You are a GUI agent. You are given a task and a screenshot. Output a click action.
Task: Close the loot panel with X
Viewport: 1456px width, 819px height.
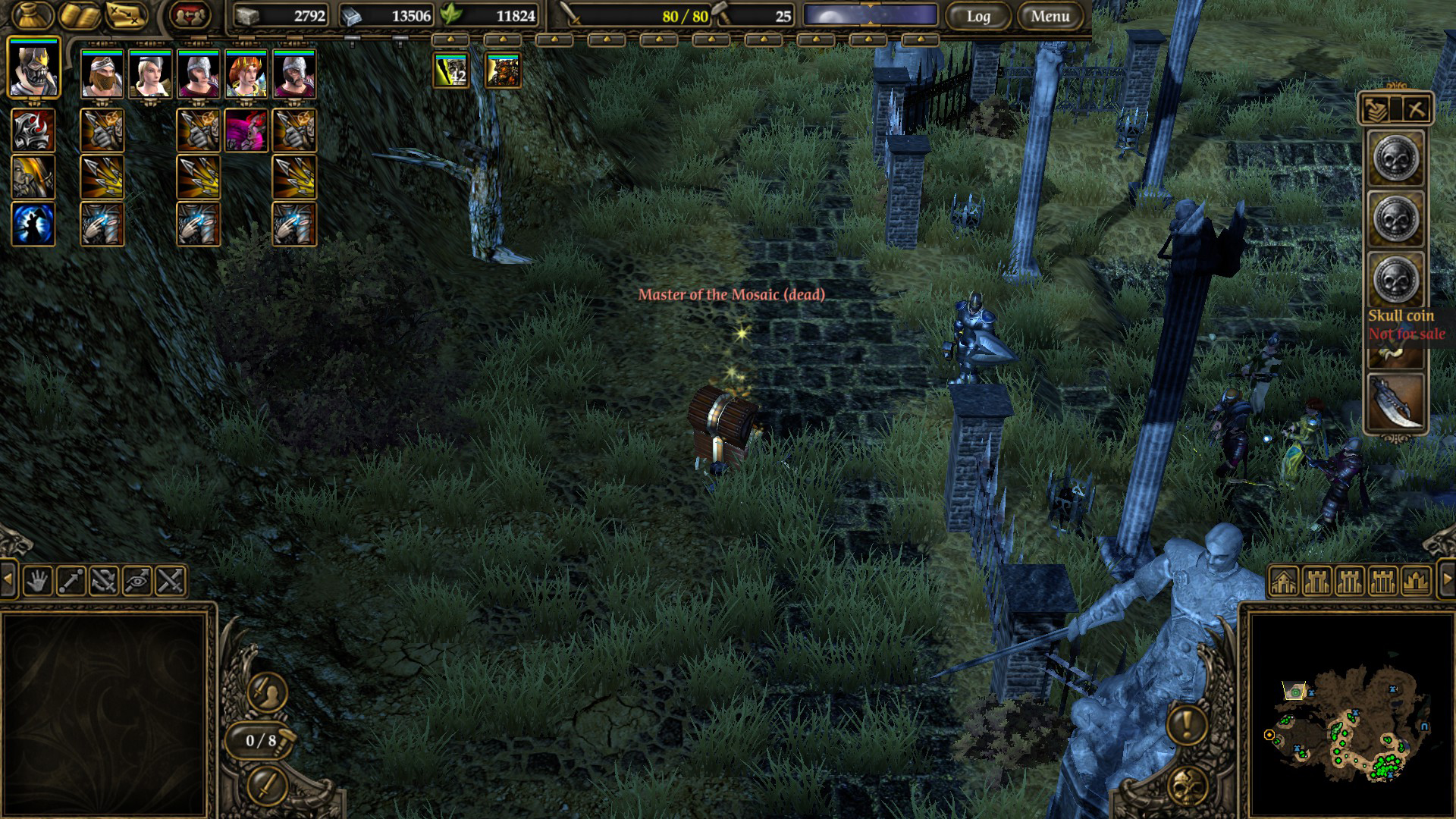coord(1415,109)
